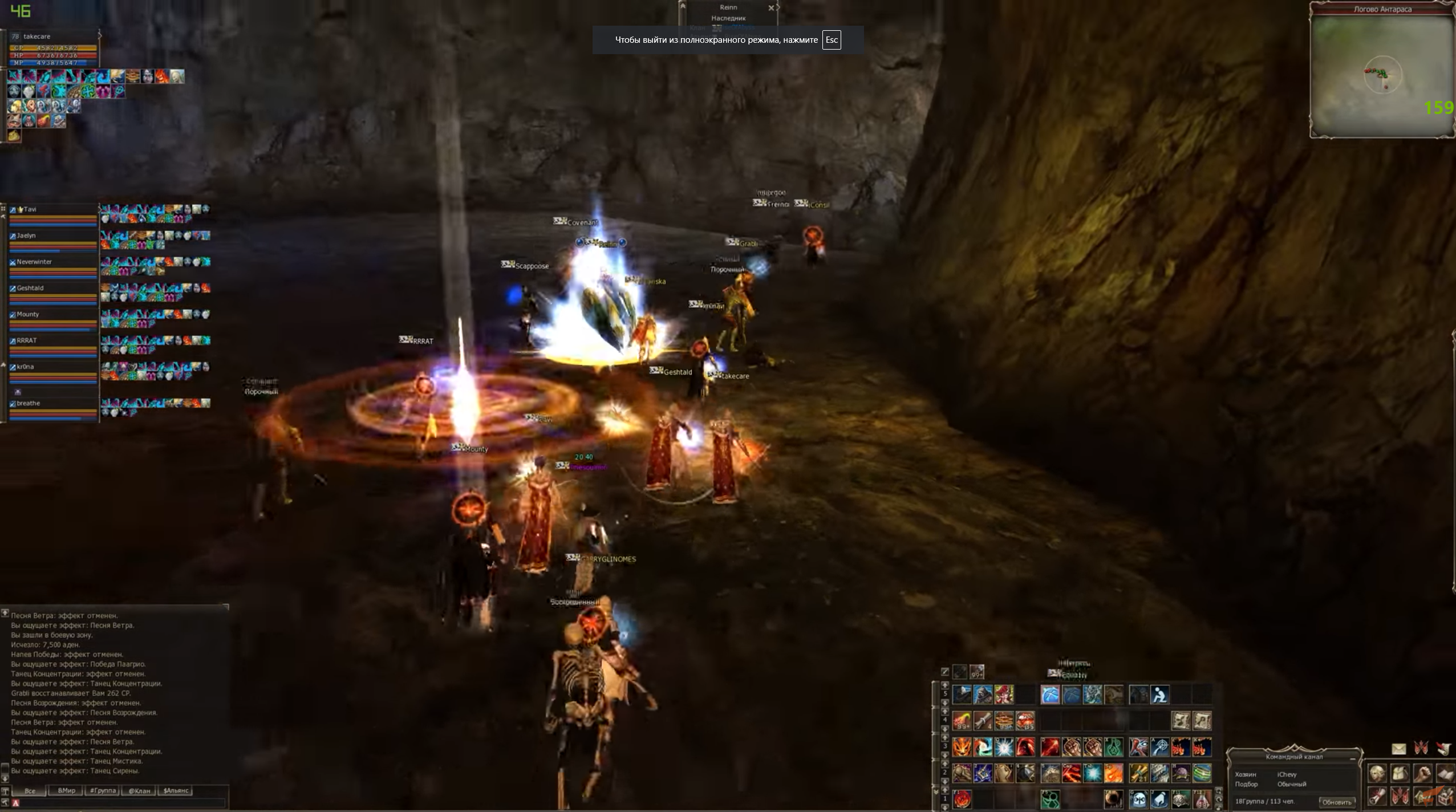Open the inventory backpack button
The width and height of the screenshot is (1456, 812).
(x=1400, y=774)
